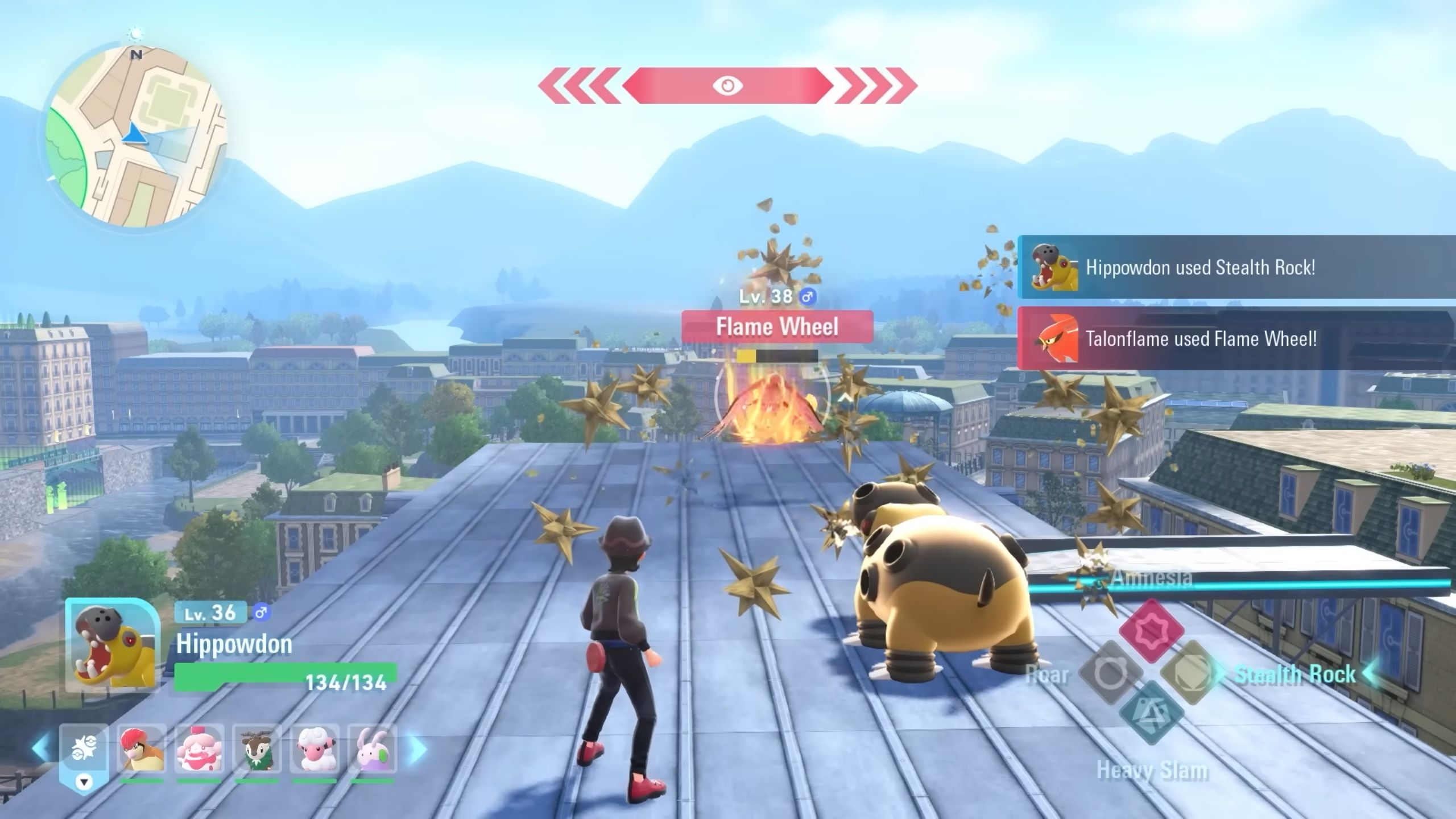1456x819 pixels.
Task: Click the enemy Flame Wheel move label
Action: [777, 327]
